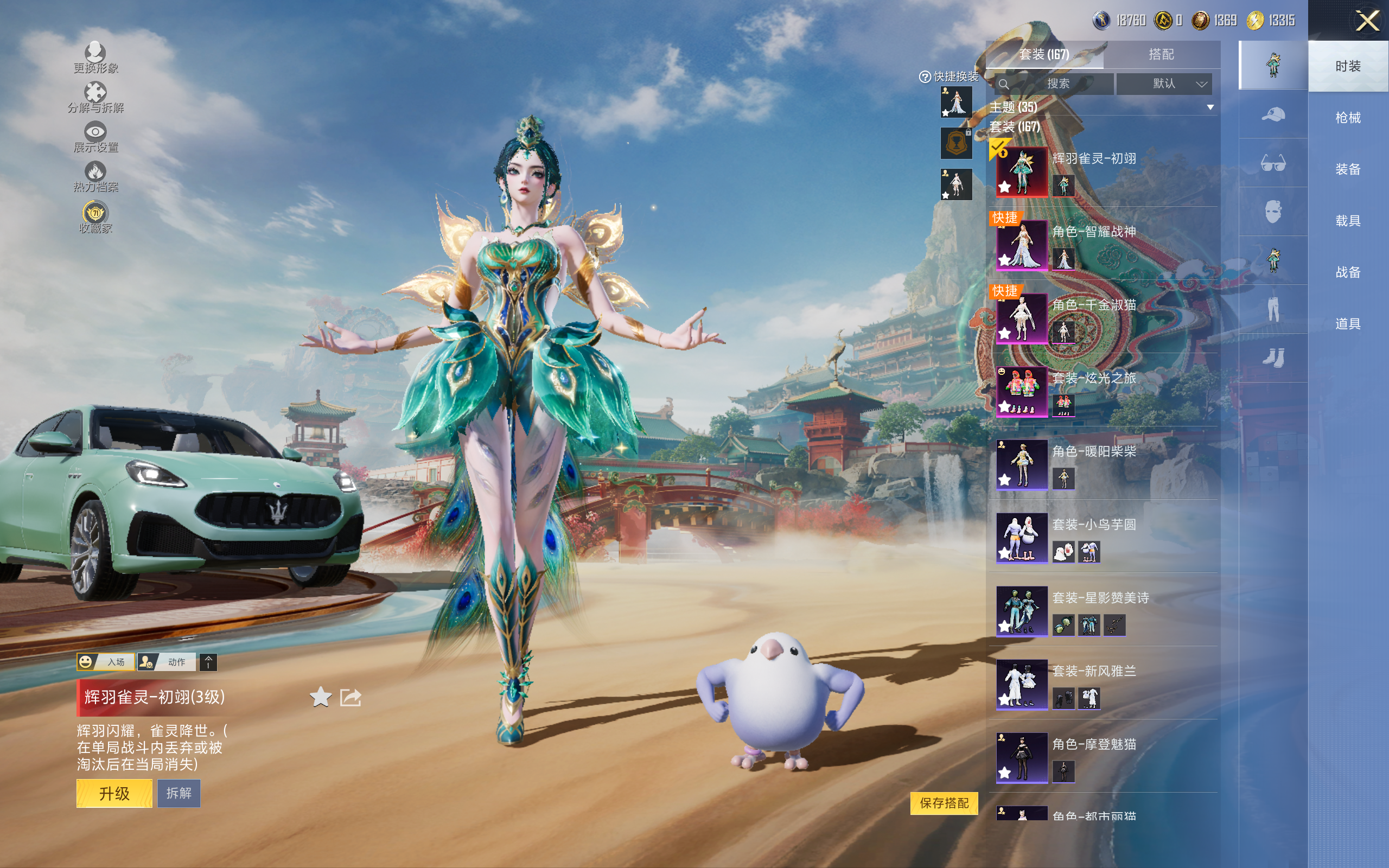
Task: Share the outfit via the arrow icon
Action: pyautogui.click(x=351, y=697)
